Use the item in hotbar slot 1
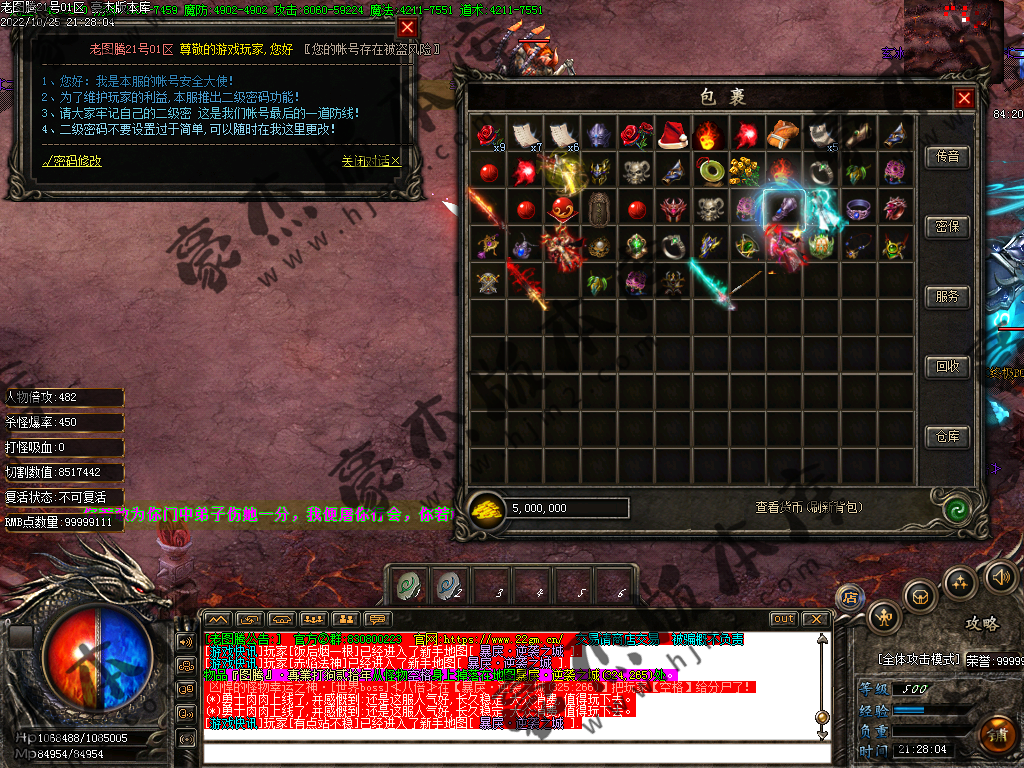1024x768 pixels. [409, 585]
